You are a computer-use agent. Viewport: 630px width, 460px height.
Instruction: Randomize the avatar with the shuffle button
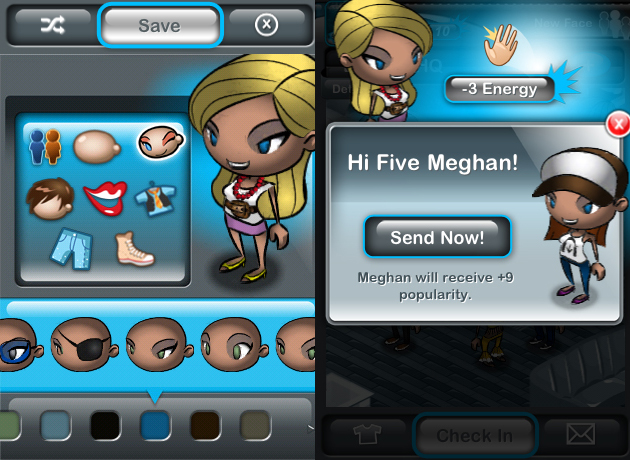(50, 26)
